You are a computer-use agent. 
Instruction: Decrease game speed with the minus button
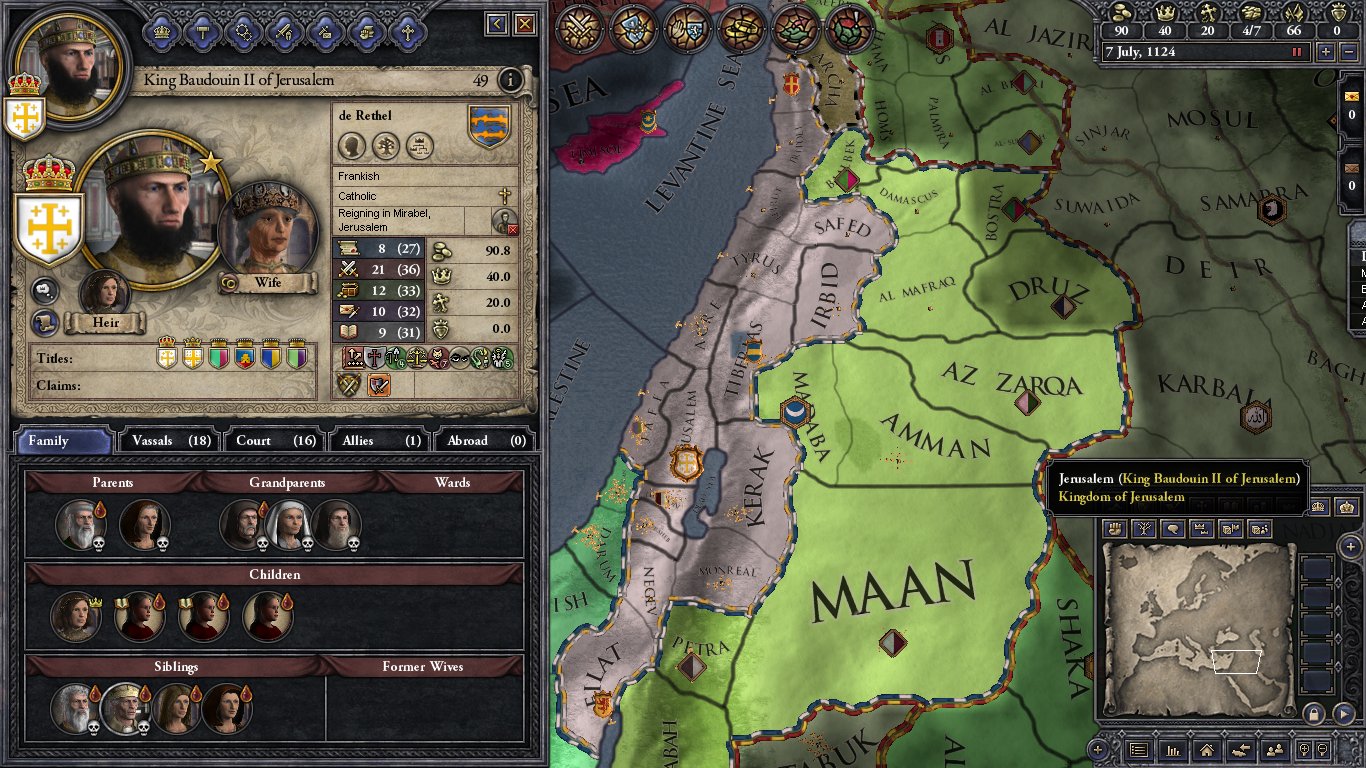[1348, 52]
